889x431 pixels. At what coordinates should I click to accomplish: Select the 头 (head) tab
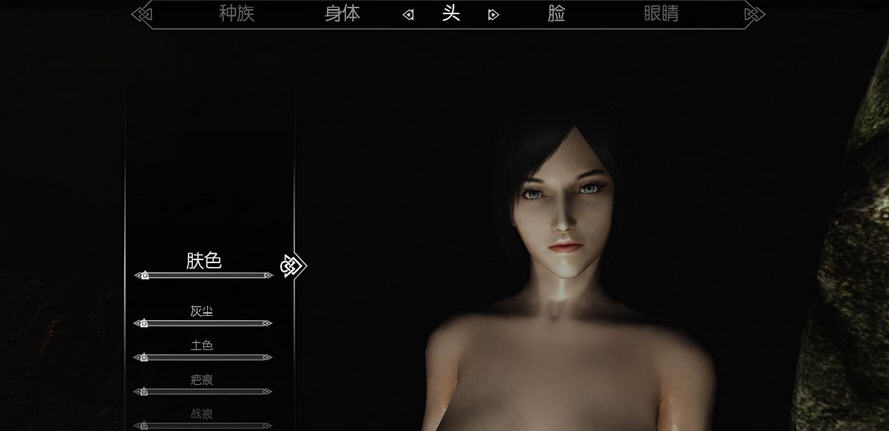(451, 14)
